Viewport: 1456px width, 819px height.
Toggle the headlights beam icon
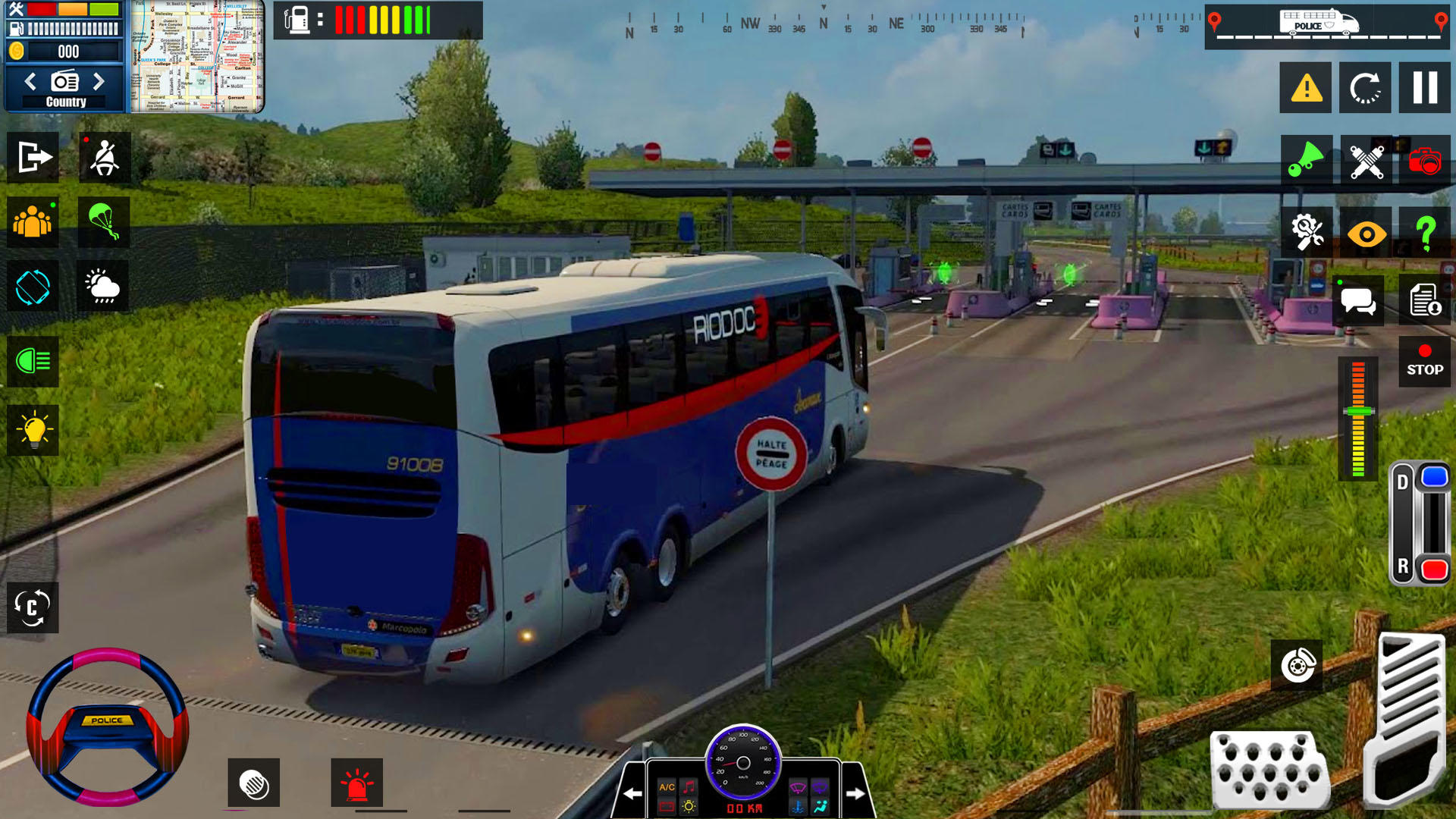pos(33,362)
